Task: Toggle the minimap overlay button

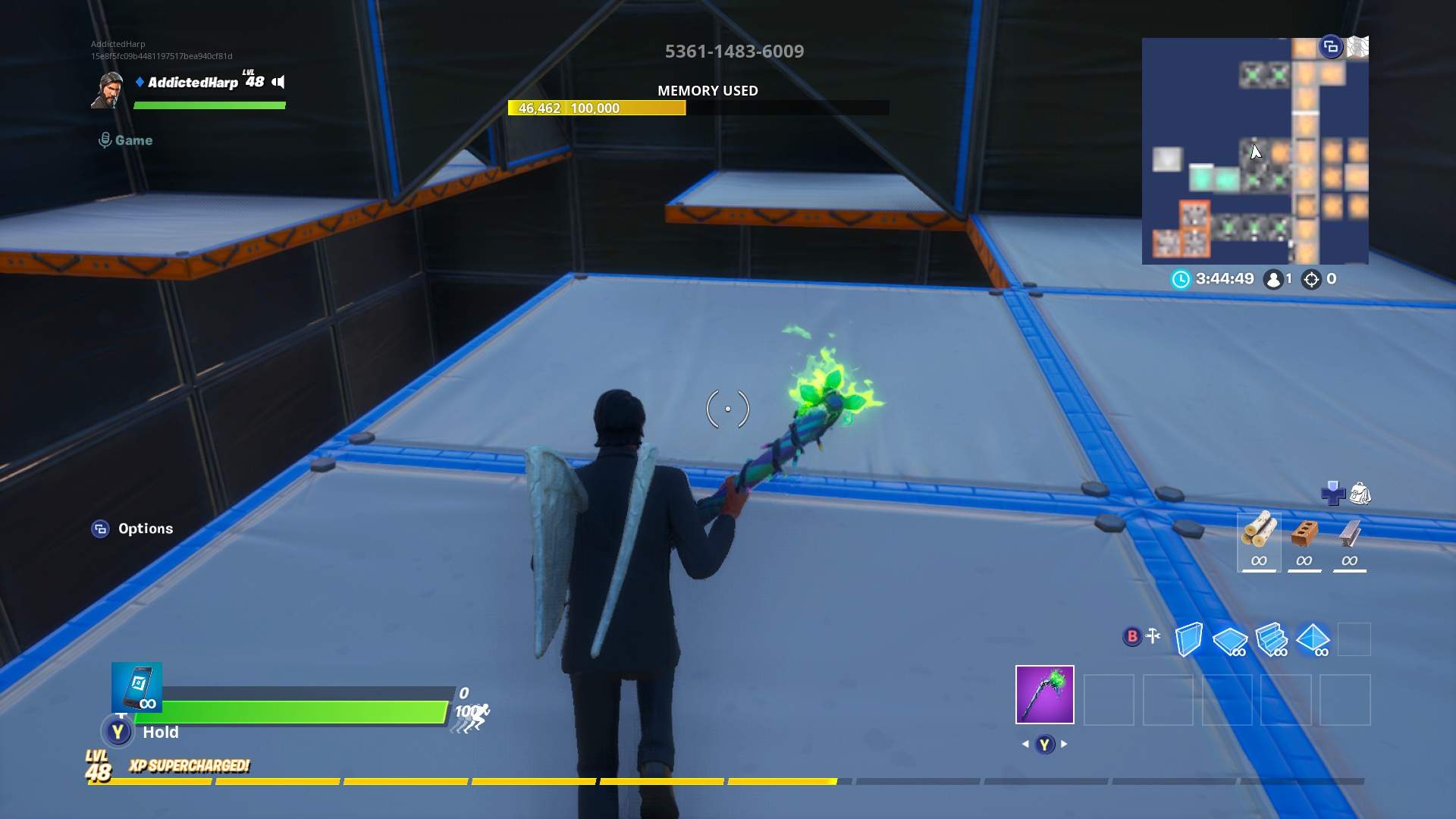Action: (1329, 46)
